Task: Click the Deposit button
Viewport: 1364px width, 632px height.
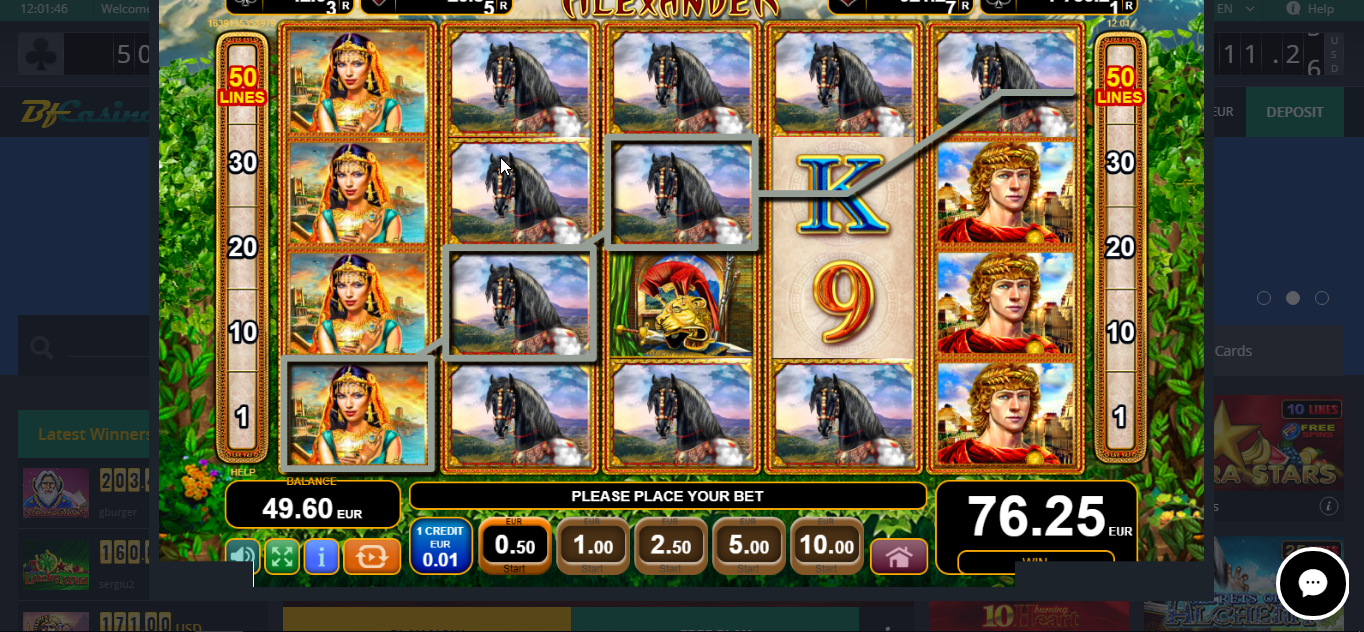Action: [x=1294, y=112]
